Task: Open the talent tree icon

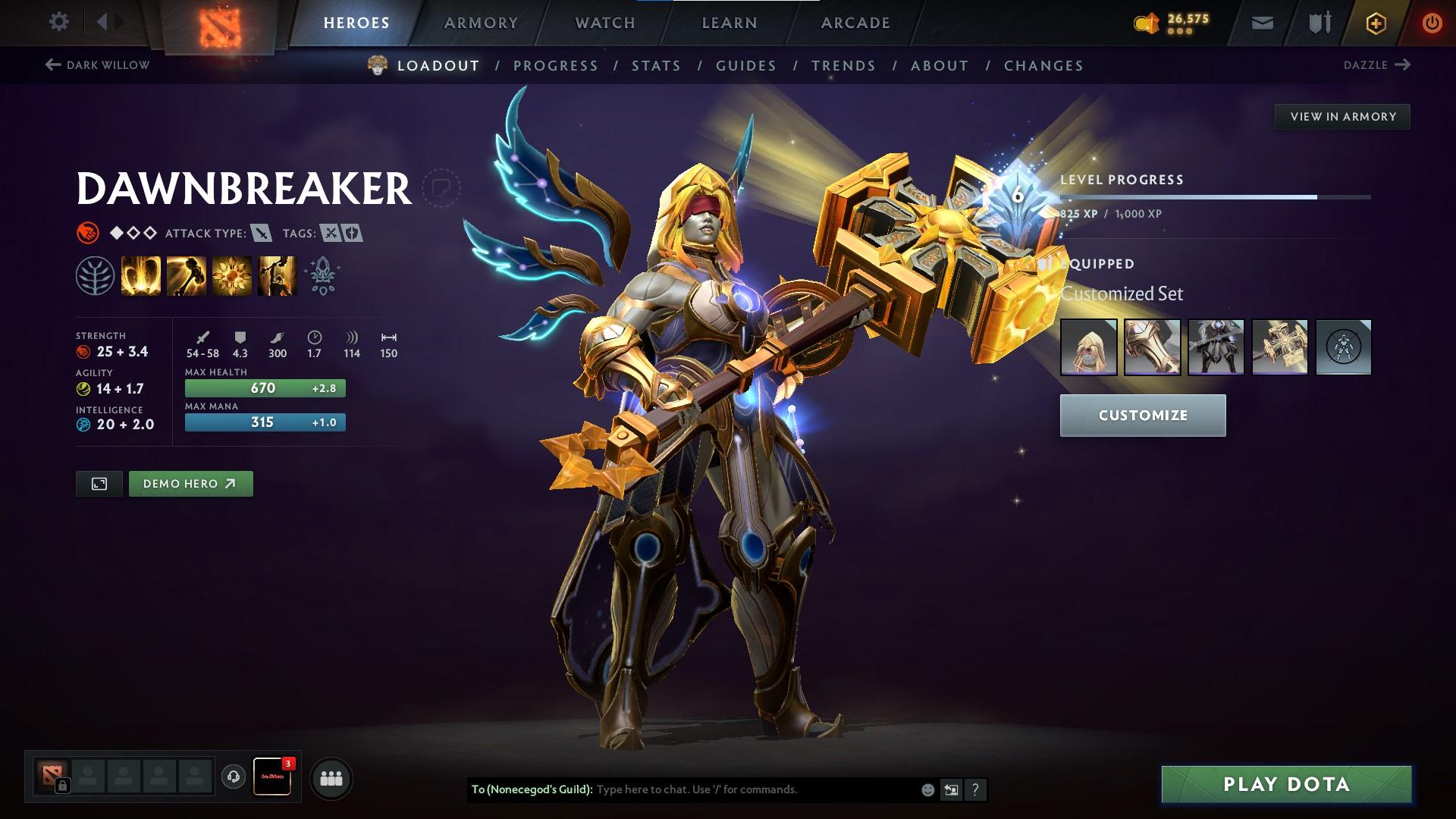Action: point(95,275)
